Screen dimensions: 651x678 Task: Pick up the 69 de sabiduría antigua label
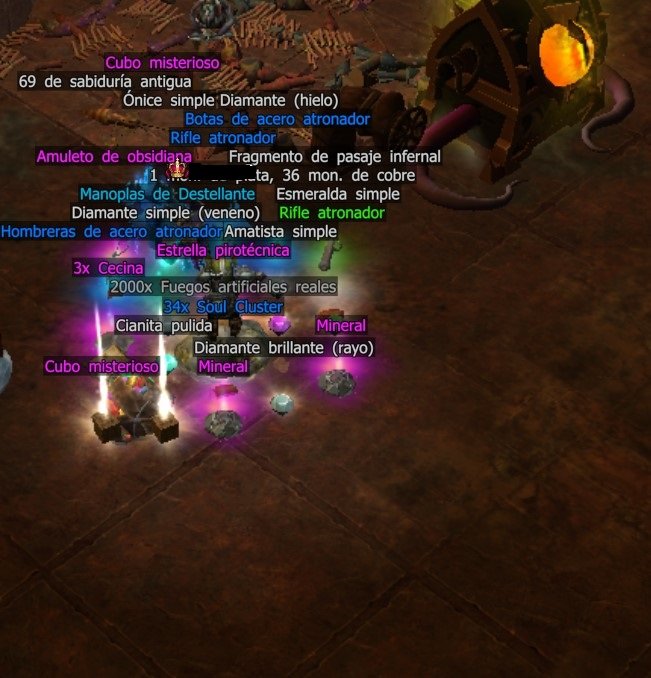pos(105,81)
